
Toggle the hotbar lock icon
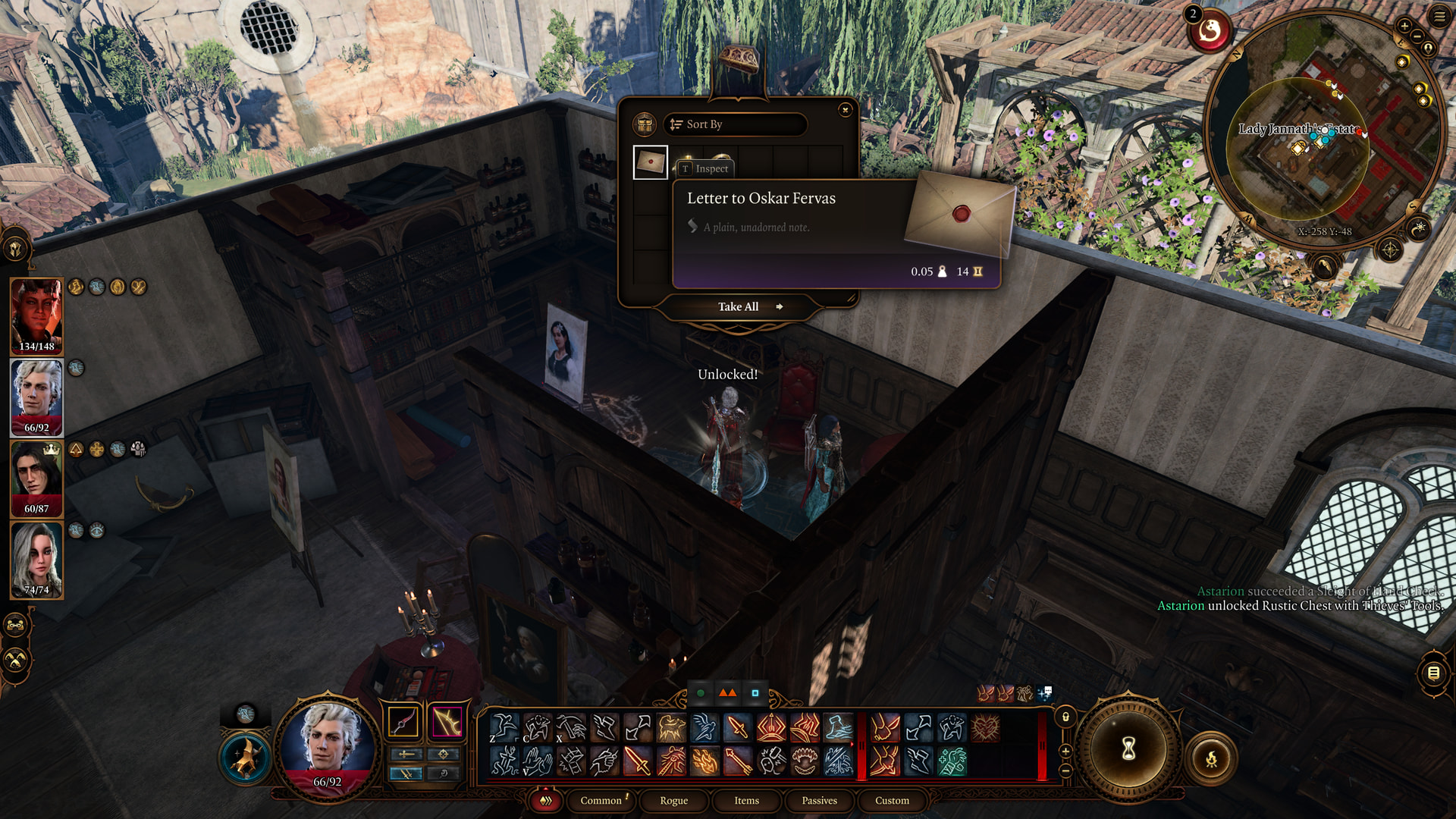[x=1065, y=717]
